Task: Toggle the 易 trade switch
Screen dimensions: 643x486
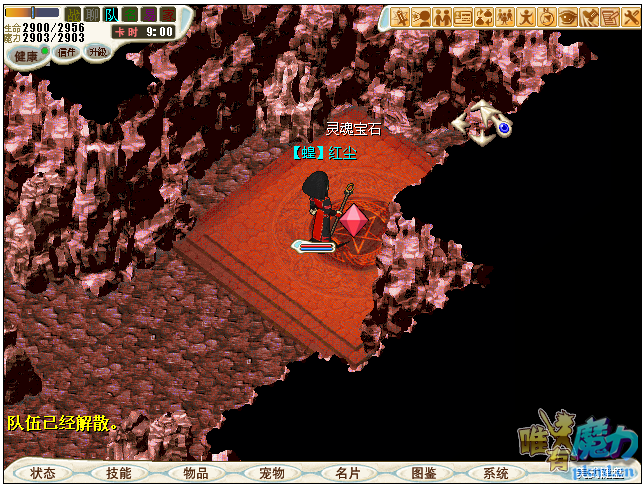Action: [x=149, y=15]
